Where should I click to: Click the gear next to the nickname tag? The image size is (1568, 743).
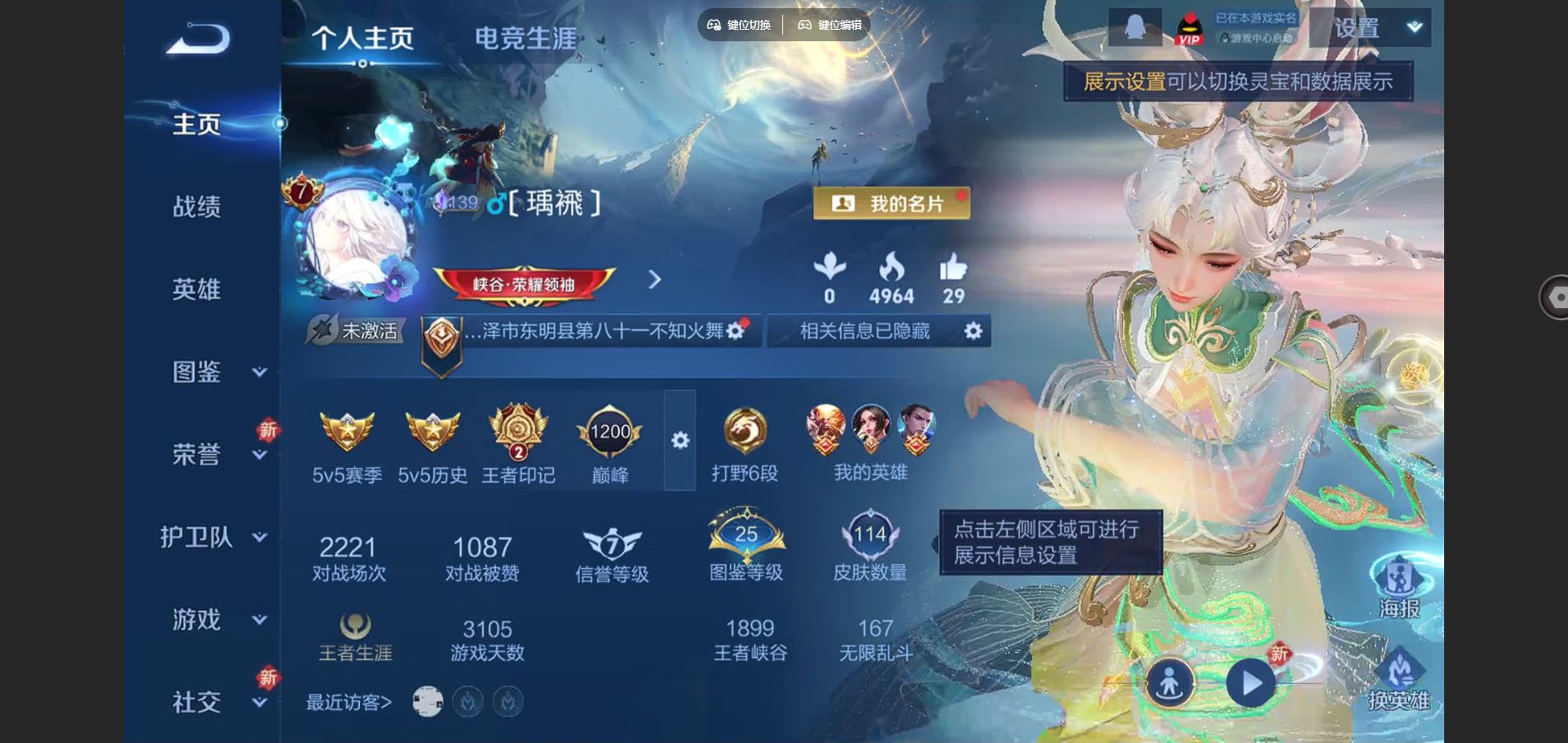(x=737, y=329)
